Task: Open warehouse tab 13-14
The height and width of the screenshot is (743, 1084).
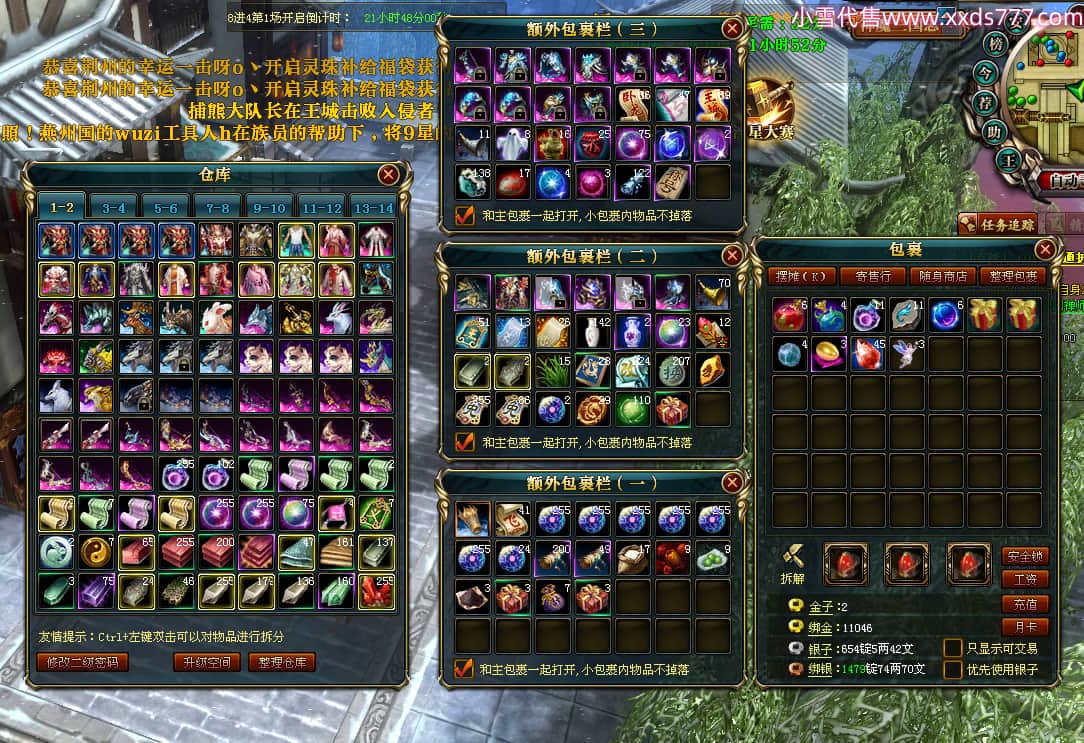Action: 374,208
